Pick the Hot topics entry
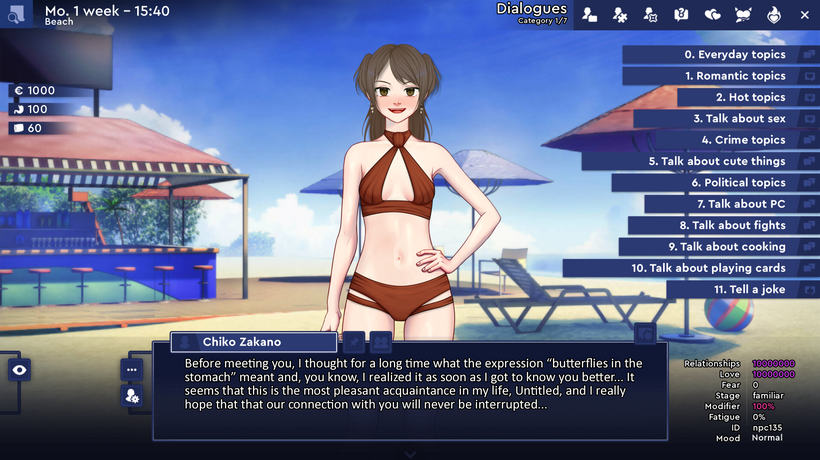The height and width of the screenshot is (460, 820). (750, 98)
